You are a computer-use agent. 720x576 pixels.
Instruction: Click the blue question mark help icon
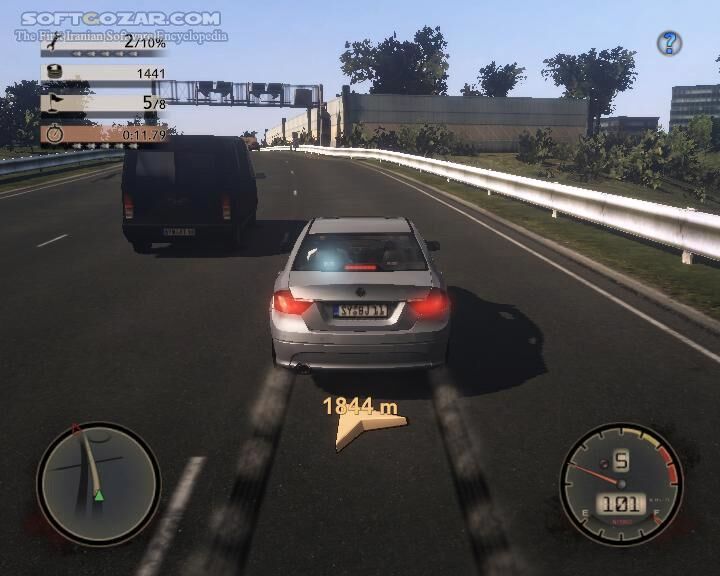pos(669,43)
